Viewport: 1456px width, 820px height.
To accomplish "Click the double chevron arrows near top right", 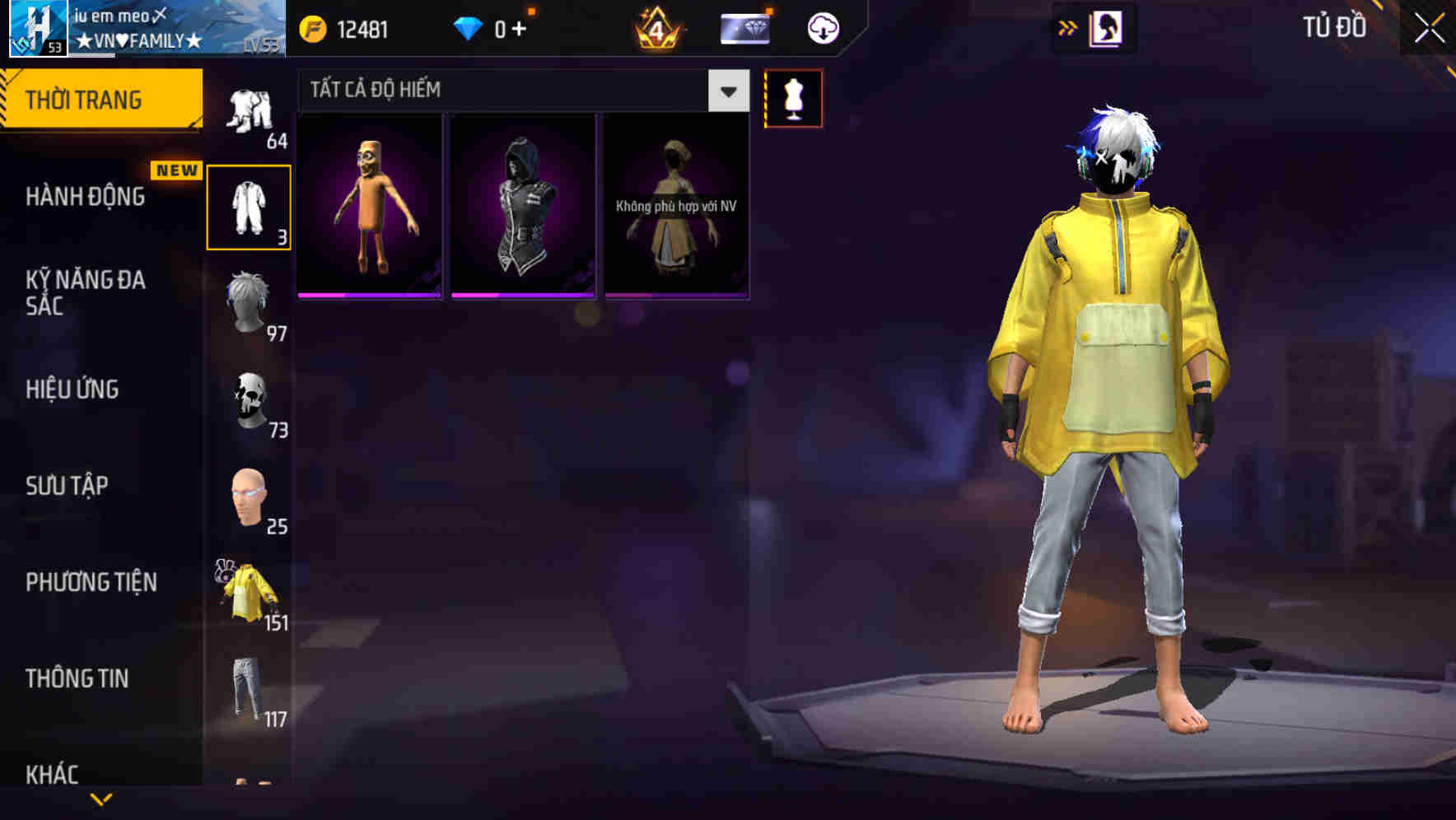I will 1068,27.
